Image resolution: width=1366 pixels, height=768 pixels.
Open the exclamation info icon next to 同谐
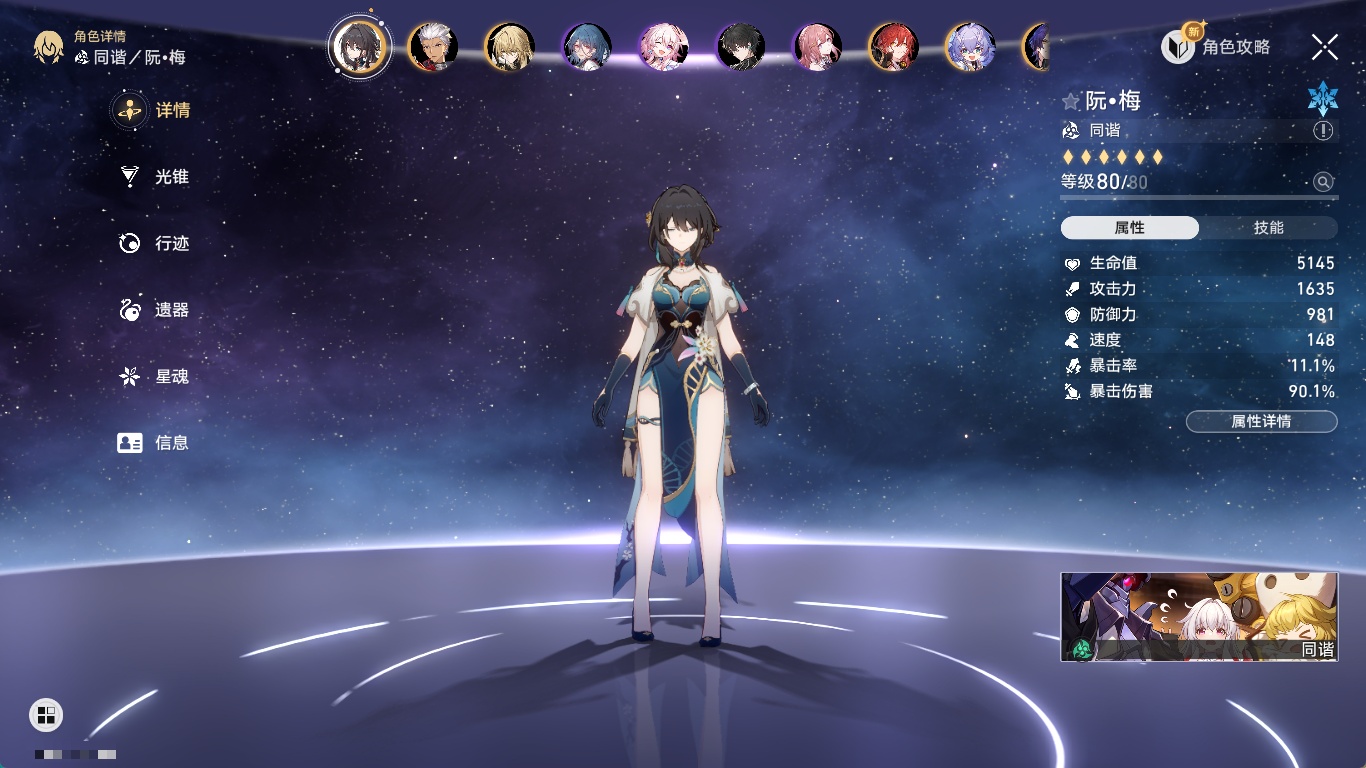click(1323, 131)
